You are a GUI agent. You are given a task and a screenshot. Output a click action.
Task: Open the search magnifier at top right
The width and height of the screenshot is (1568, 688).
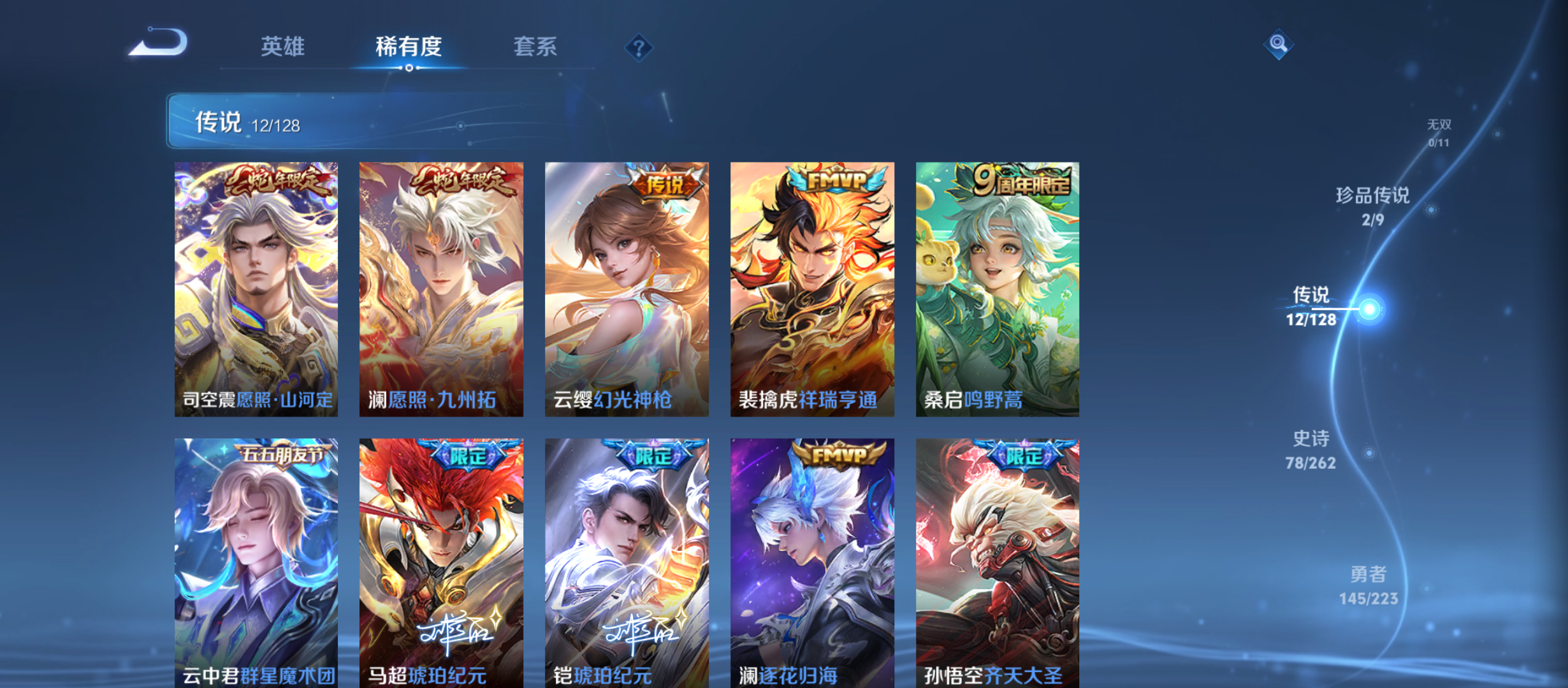[x=1277, y=43]
